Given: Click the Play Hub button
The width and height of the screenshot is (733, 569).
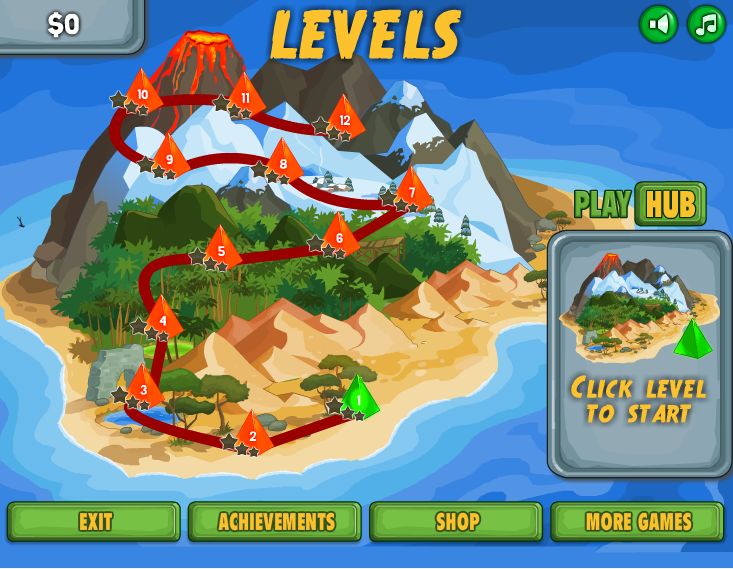Looking at the screenshot, I should [x=669, y=204].
